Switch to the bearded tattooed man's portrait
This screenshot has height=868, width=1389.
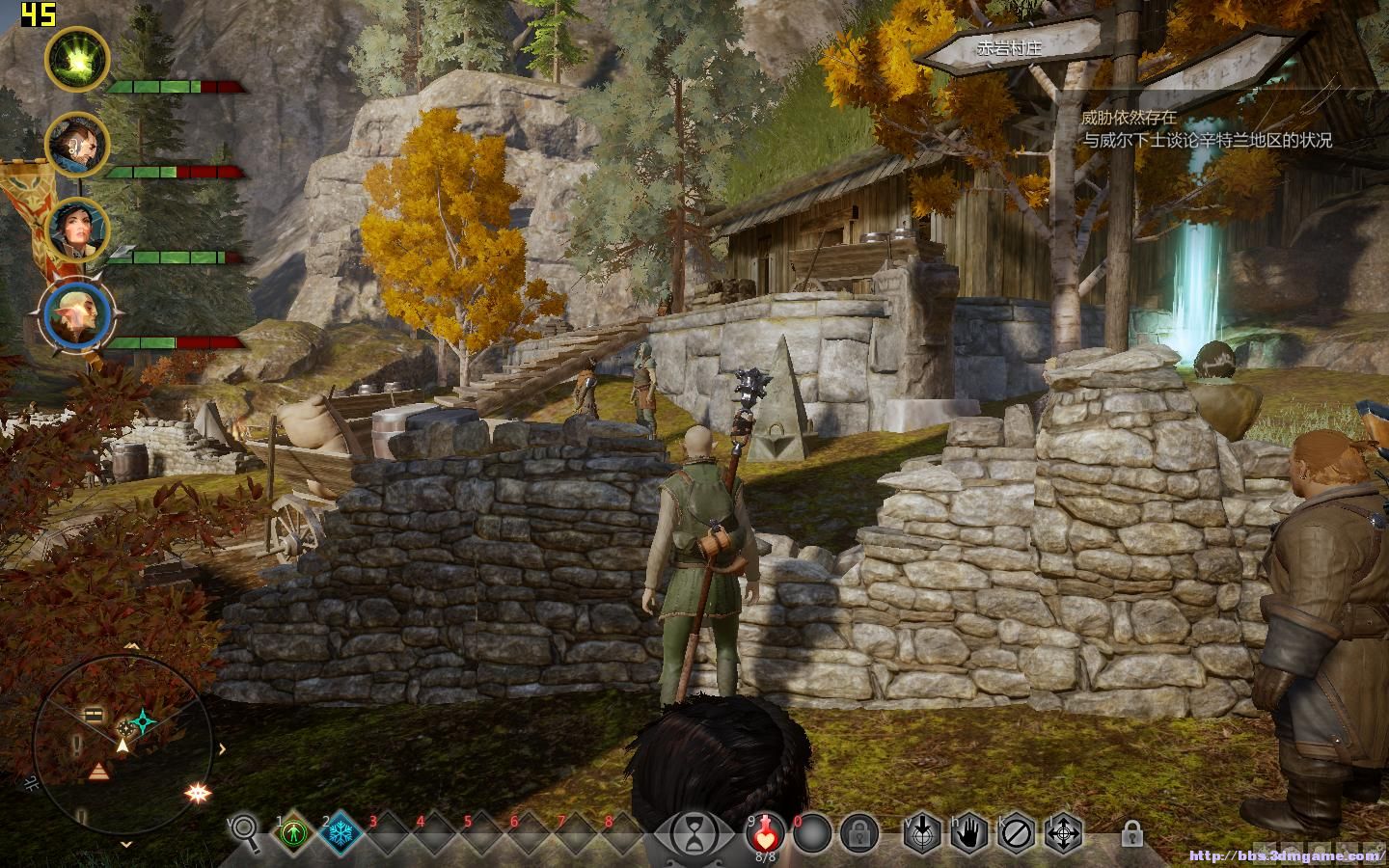point(76,145)
